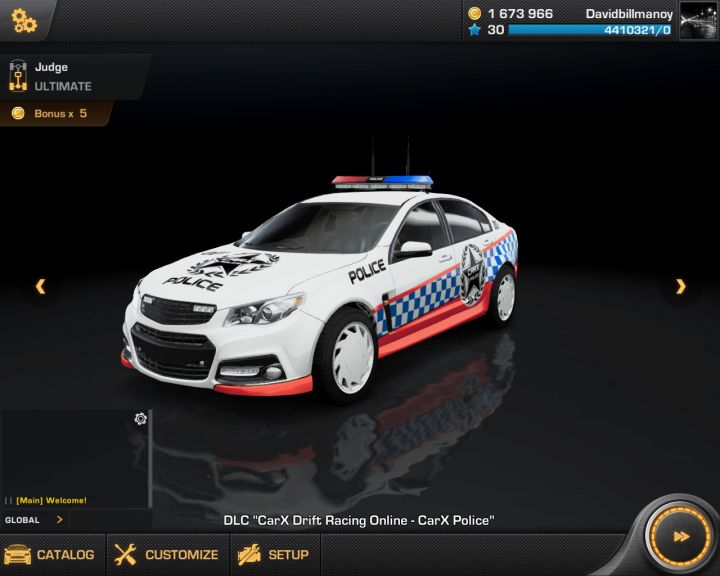
Task: Start racing with the orange fast-forward button
Action: coord(680,537)
